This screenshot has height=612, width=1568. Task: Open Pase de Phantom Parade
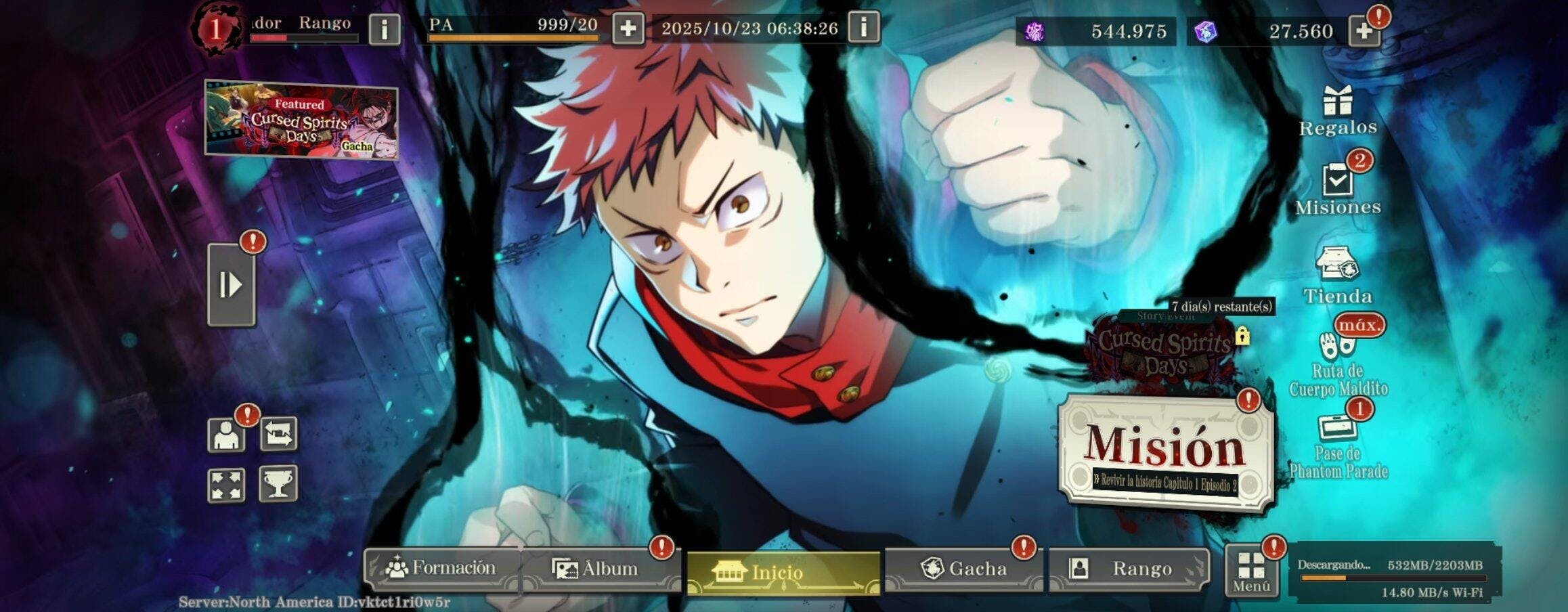point(1337,447)
